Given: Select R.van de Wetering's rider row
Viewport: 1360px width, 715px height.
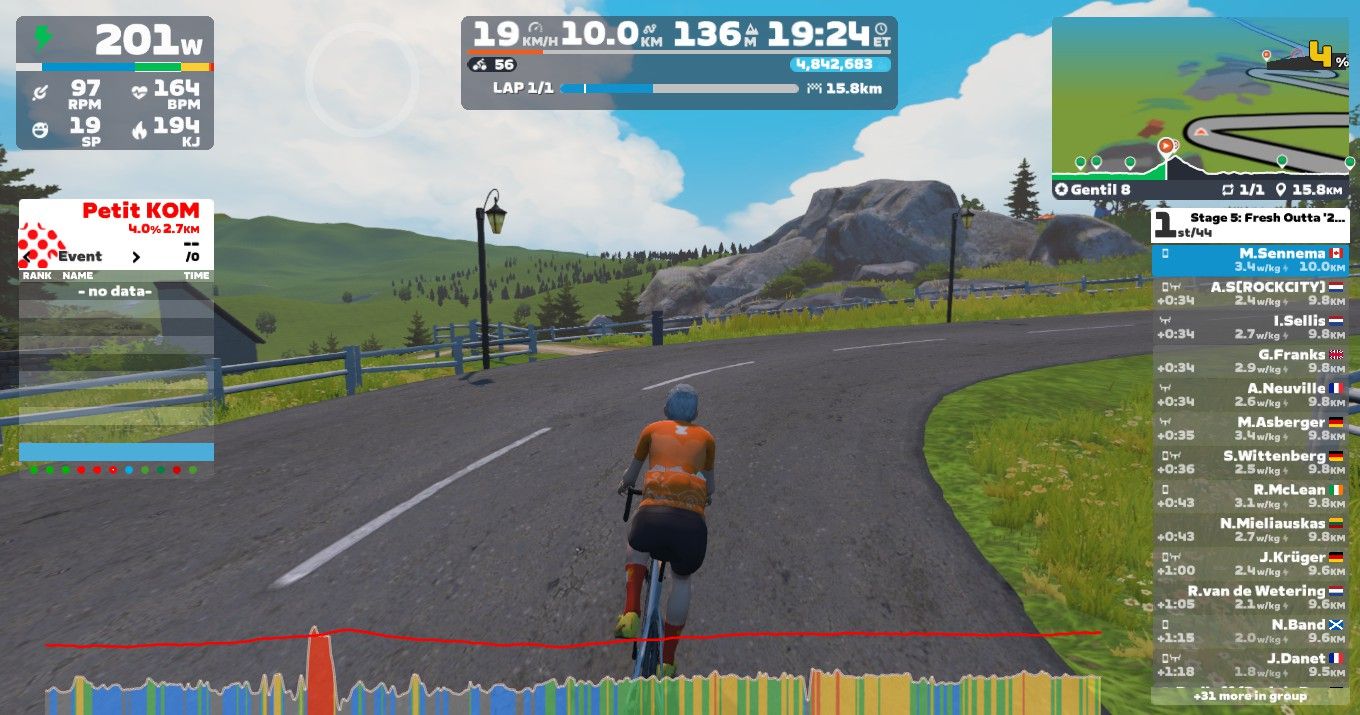Looking at the screenshot, I should pos(1250,597).
